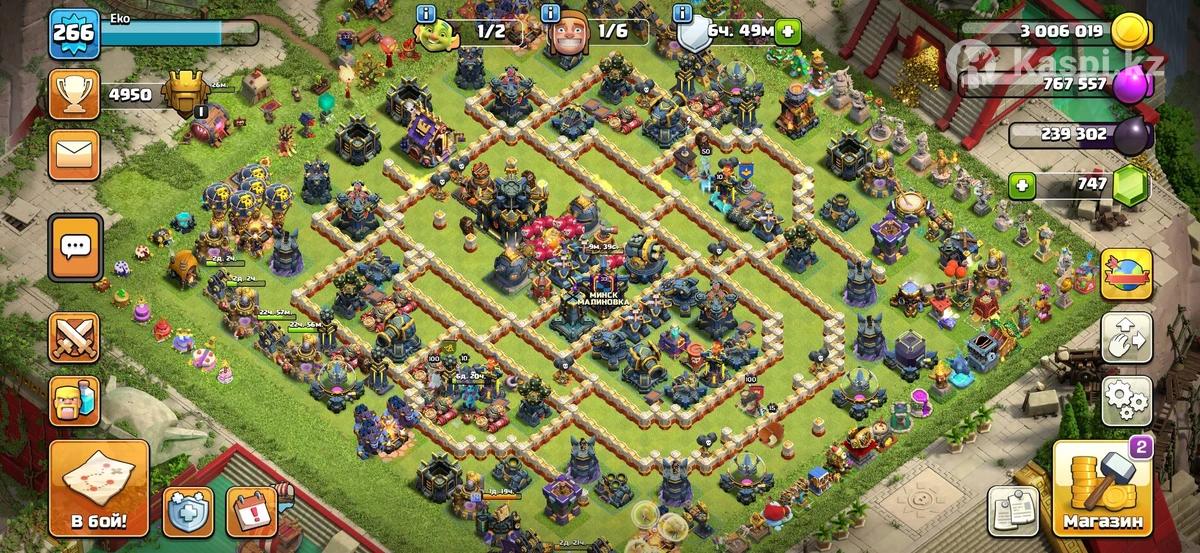Open the trophy ranking button
The height and width of the screenshot is (553, 1200).
tap(75, 95)
